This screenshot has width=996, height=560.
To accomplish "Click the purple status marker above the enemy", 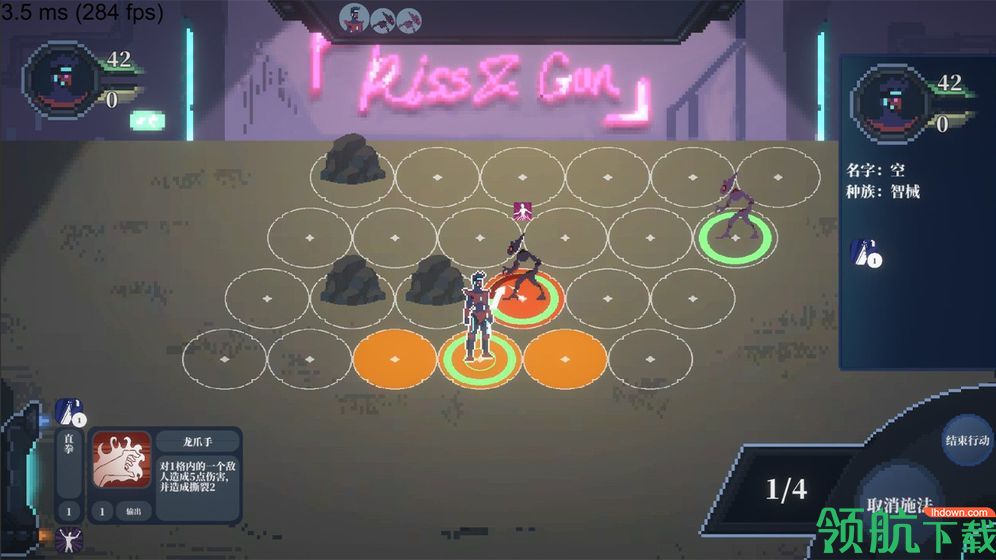I will click(522, 210).
